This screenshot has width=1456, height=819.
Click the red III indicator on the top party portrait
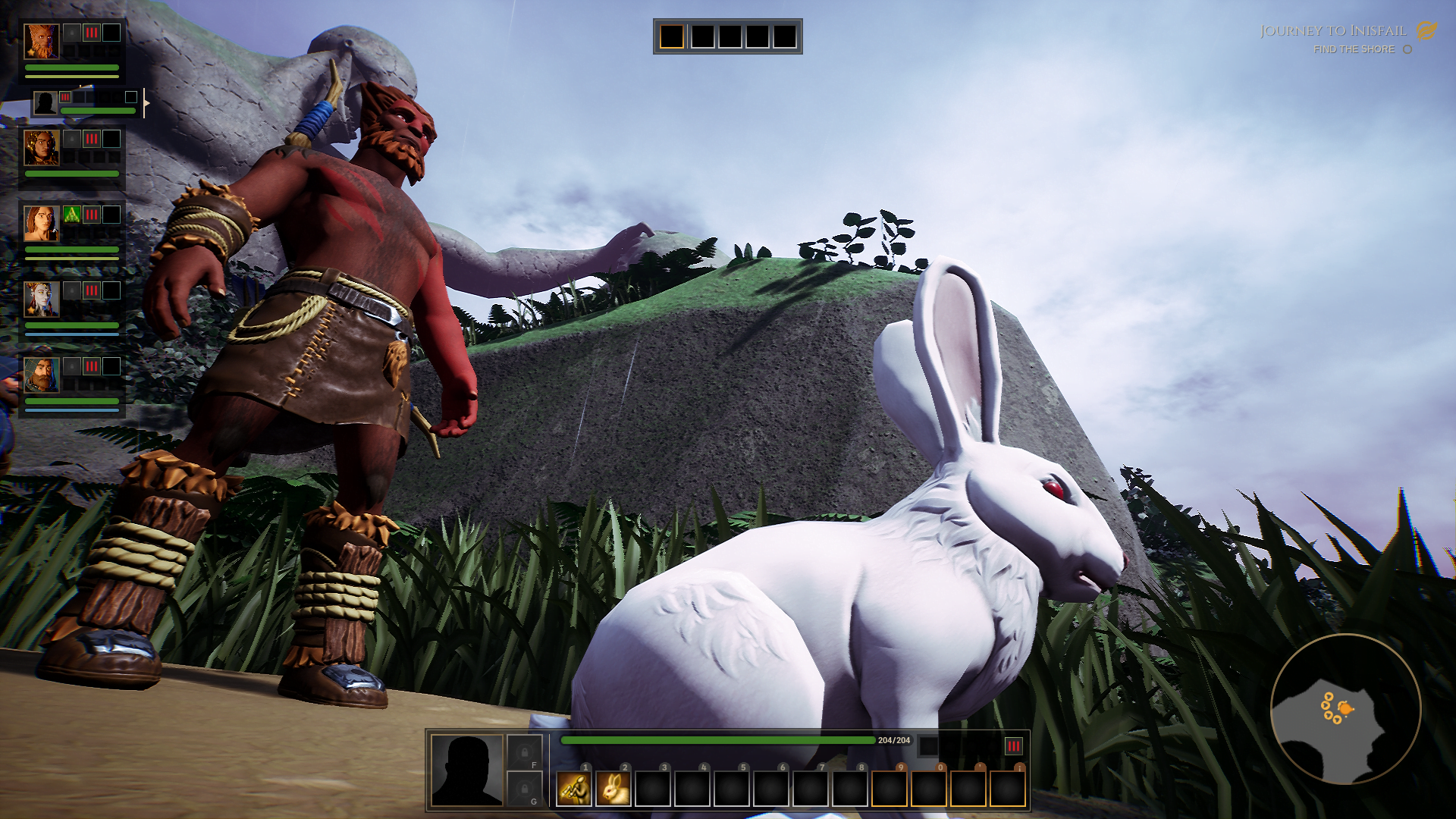point(92,33)
